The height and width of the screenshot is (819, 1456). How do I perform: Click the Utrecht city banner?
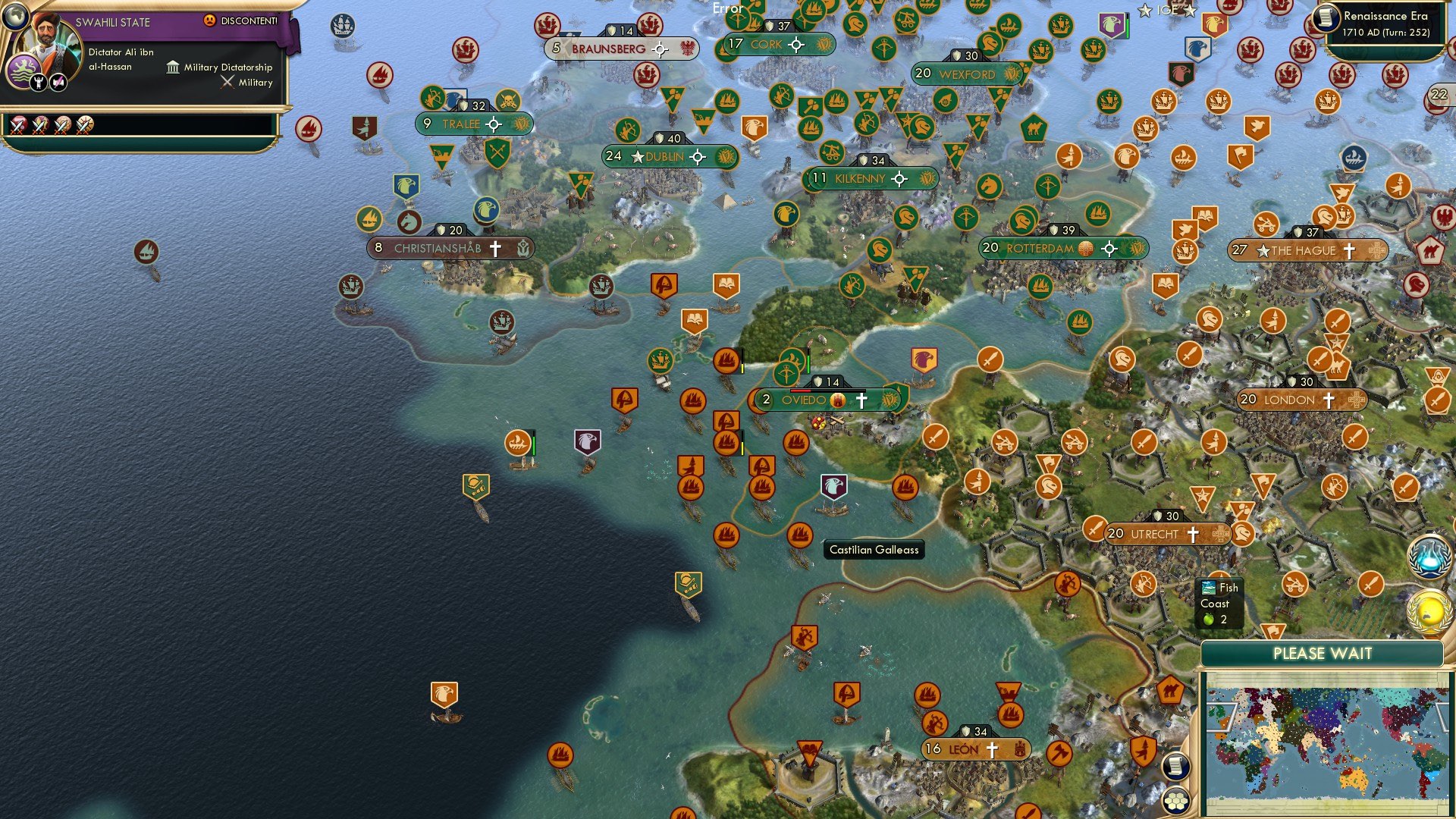coord(1154,534)
